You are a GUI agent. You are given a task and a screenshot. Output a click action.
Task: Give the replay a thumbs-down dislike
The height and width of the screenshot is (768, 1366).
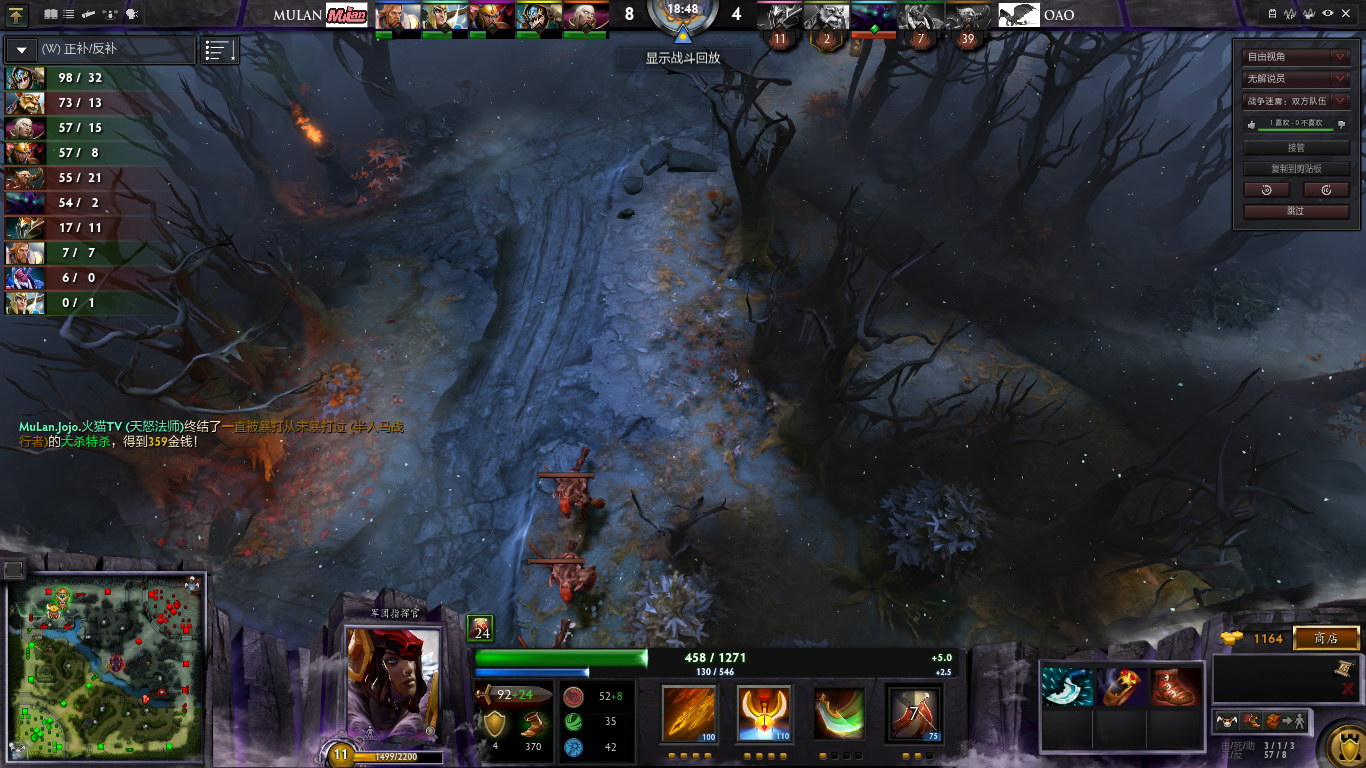[1341, 124]
